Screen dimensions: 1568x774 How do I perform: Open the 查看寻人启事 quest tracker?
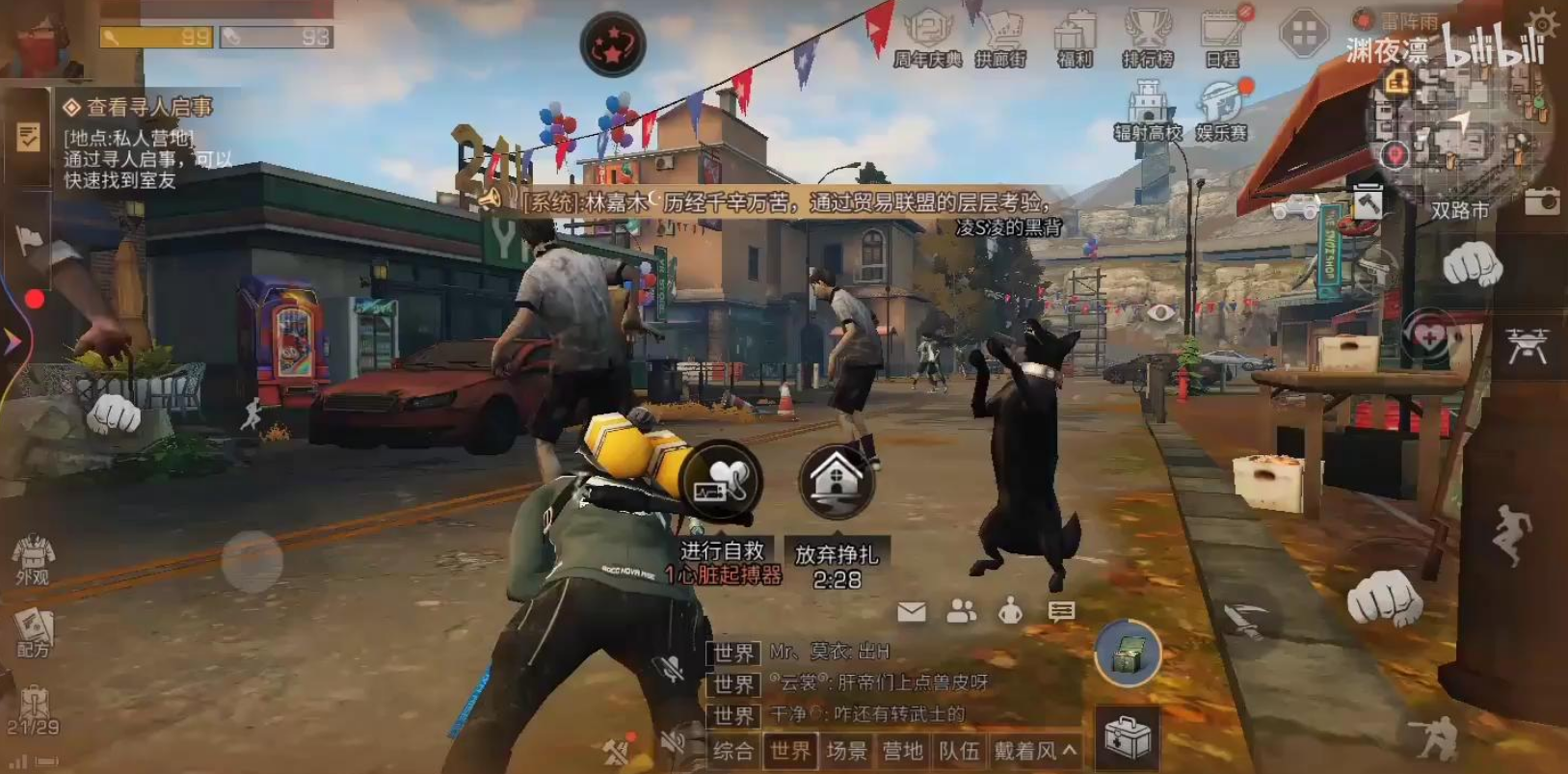pos(138,107)
